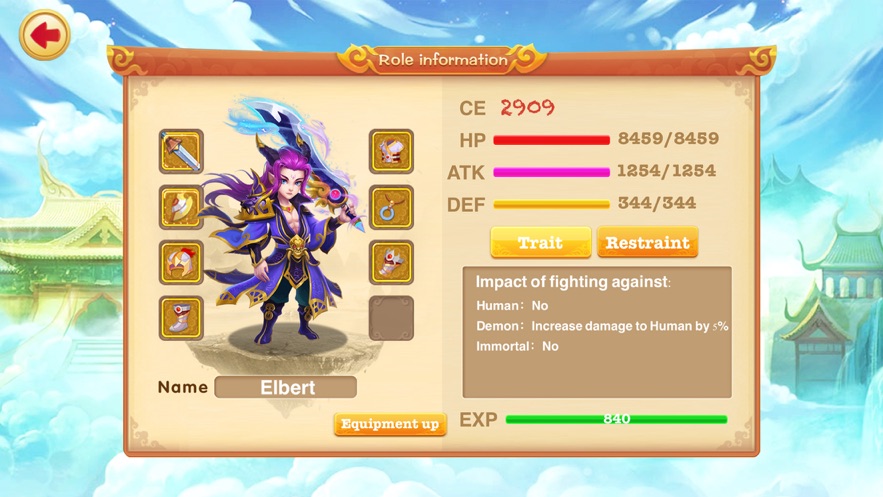Click the empty equipment slot

(391, 318)
